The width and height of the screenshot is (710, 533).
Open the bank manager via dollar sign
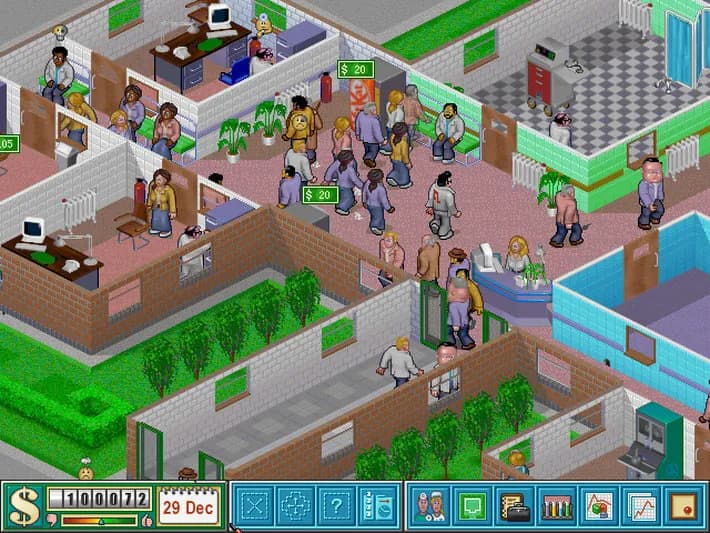(x=23, y=505)
